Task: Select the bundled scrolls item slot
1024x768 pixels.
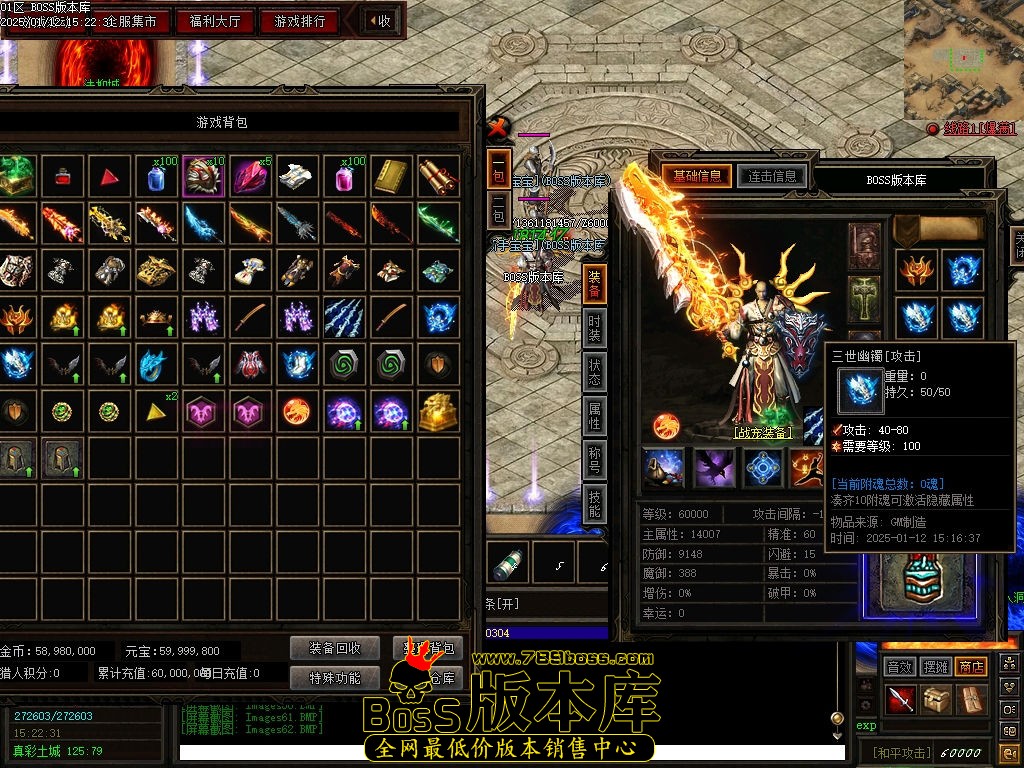Action: pos(439,176)
